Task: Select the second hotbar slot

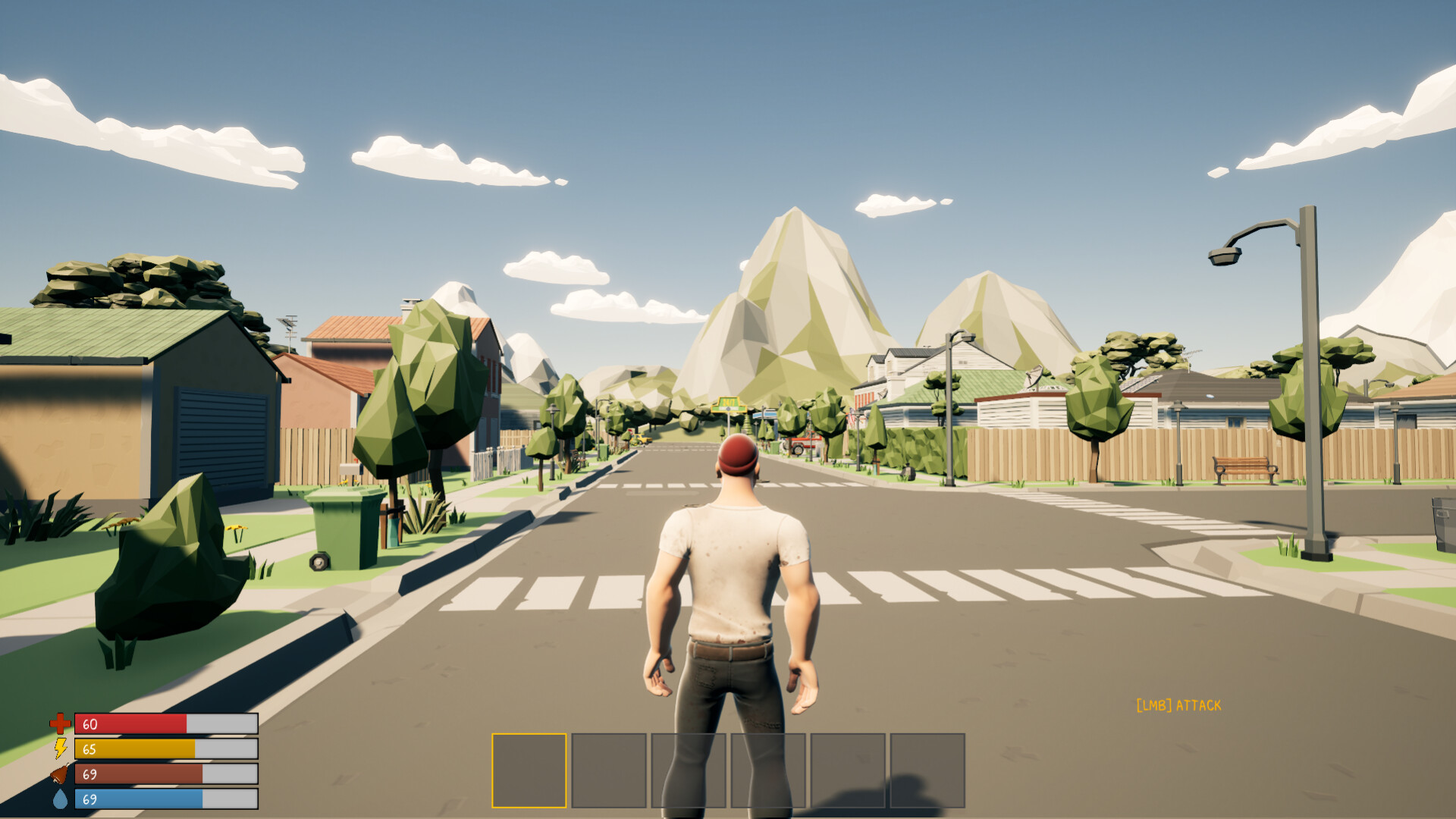Action: coord(609,768)
